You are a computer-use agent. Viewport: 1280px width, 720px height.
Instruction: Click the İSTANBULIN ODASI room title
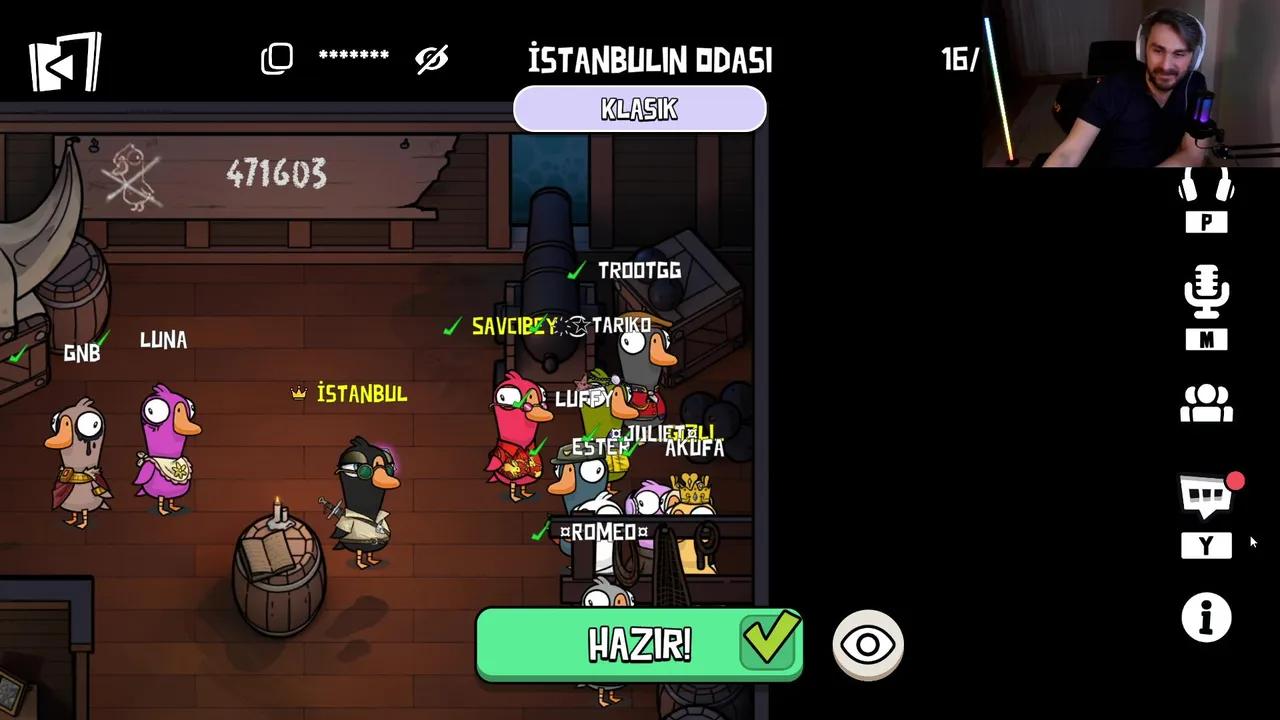click(x=651, y=59)
